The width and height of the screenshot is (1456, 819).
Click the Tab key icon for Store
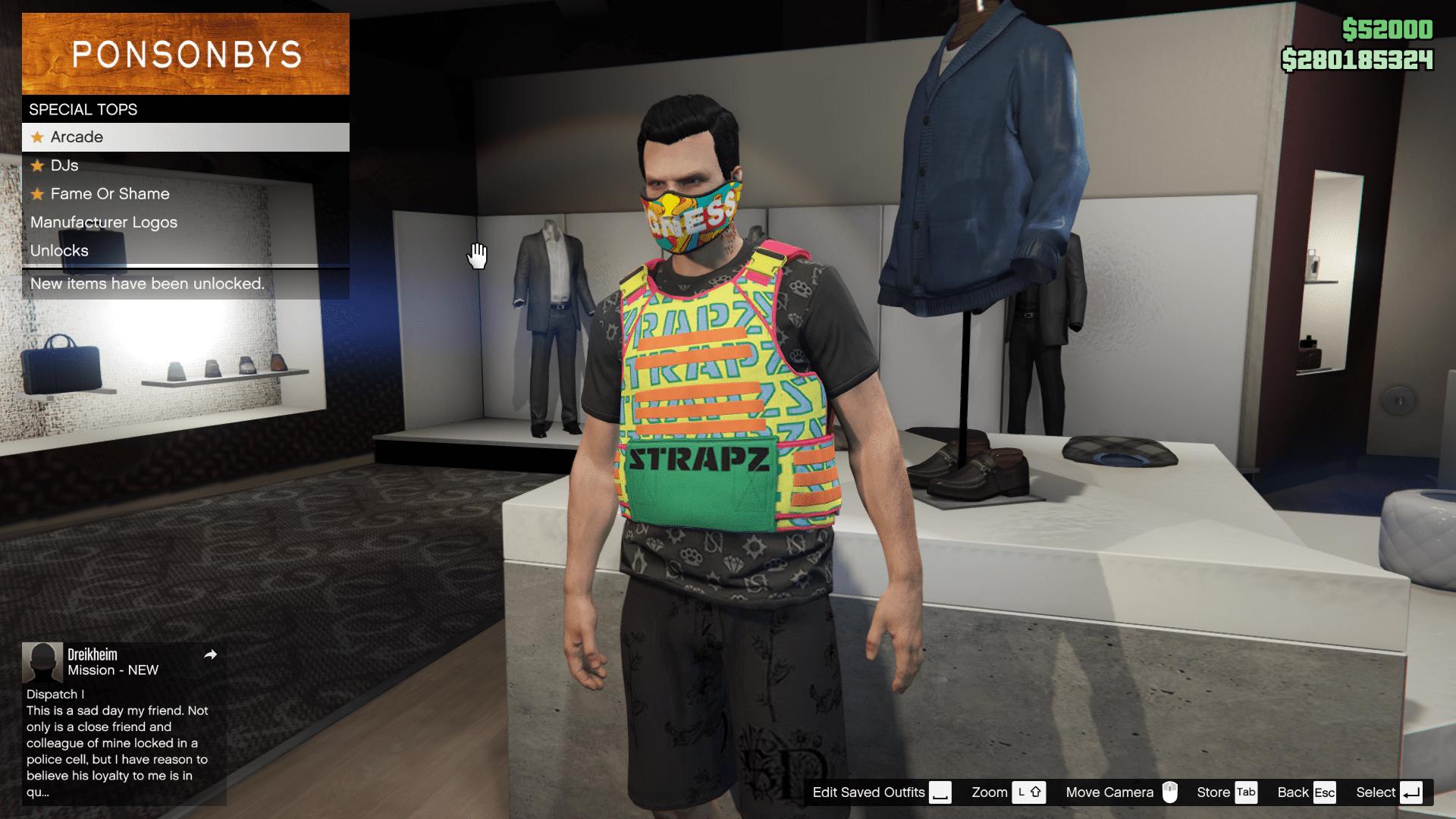coord(1244,792)
